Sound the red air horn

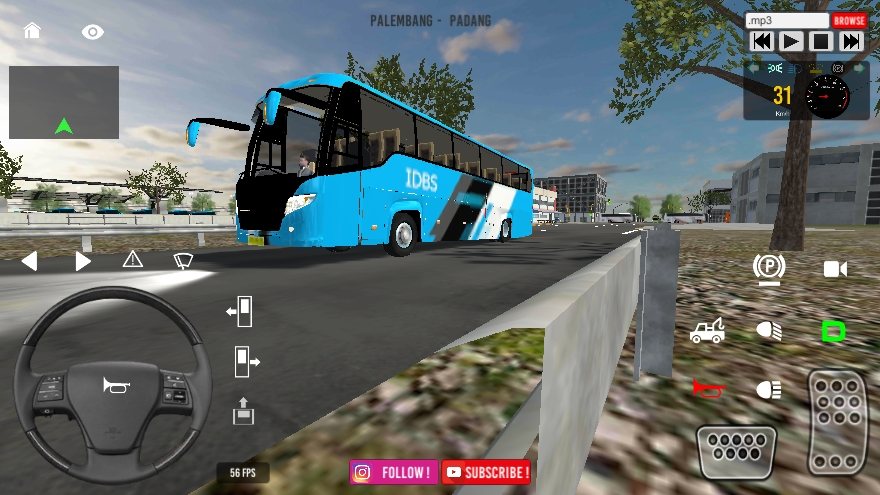click(708, 388)
